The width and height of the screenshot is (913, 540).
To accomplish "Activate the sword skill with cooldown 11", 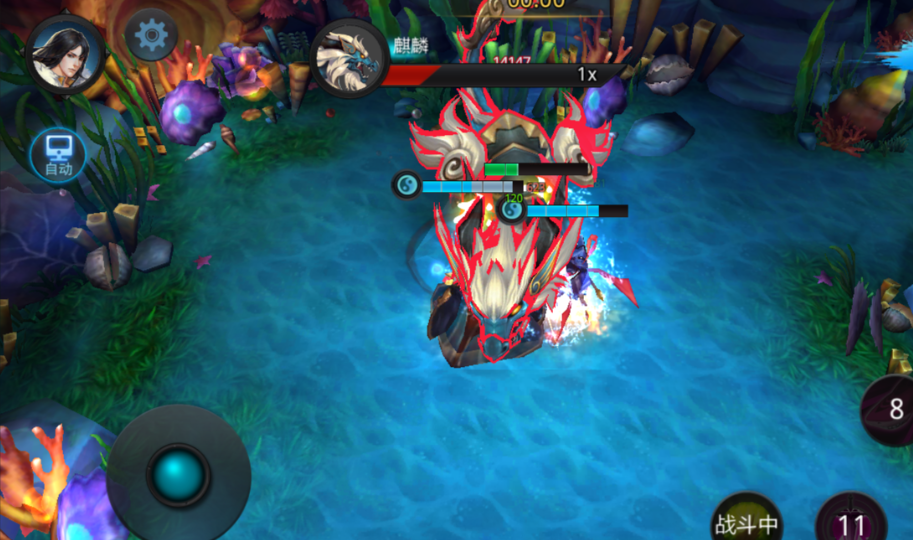I will [851, 521].
